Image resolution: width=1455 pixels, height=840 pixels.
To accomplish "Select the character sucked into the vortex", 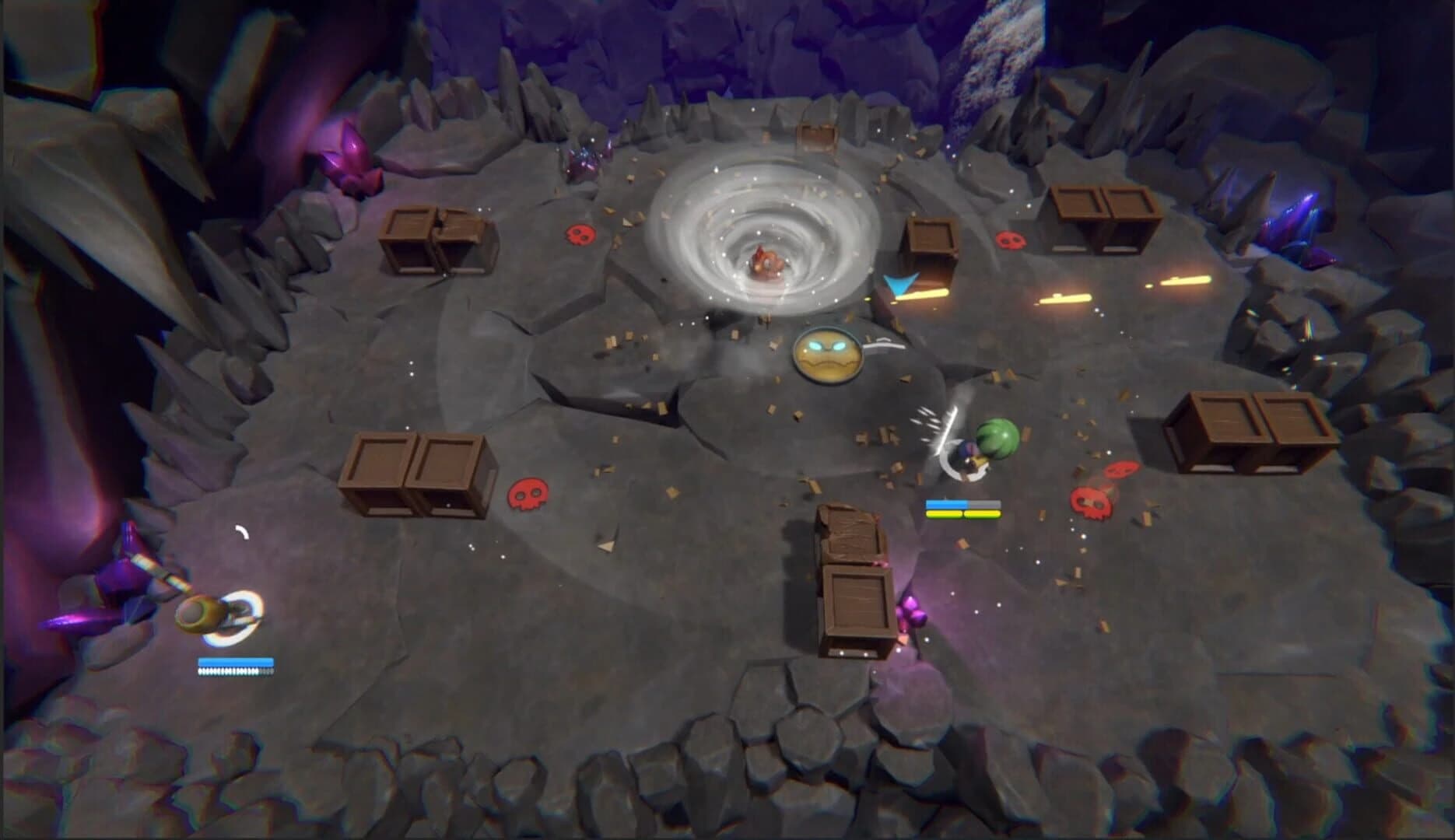I will [x=765, y=261].
